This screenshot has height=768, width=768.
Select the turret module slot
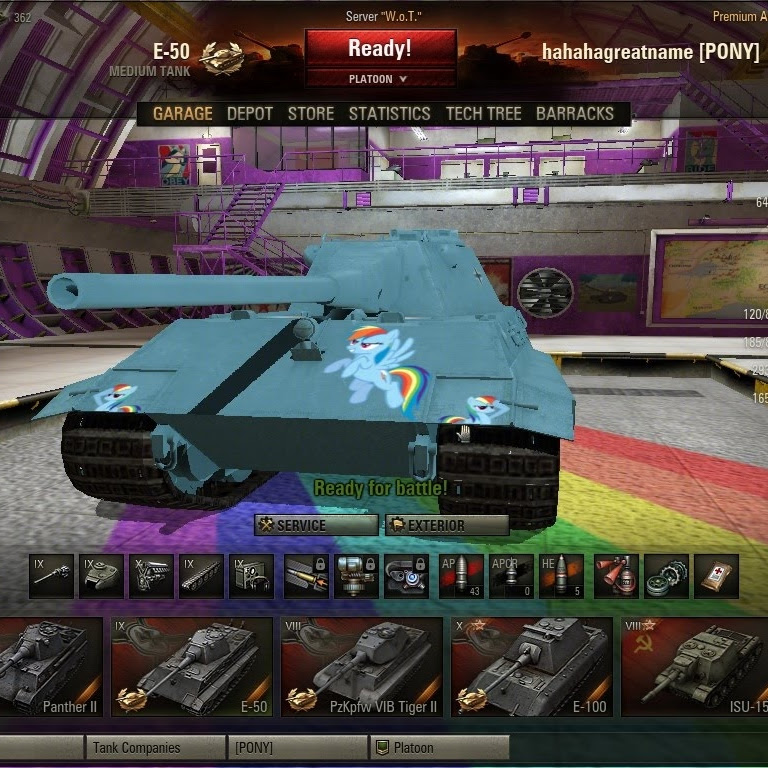[101, 577]
